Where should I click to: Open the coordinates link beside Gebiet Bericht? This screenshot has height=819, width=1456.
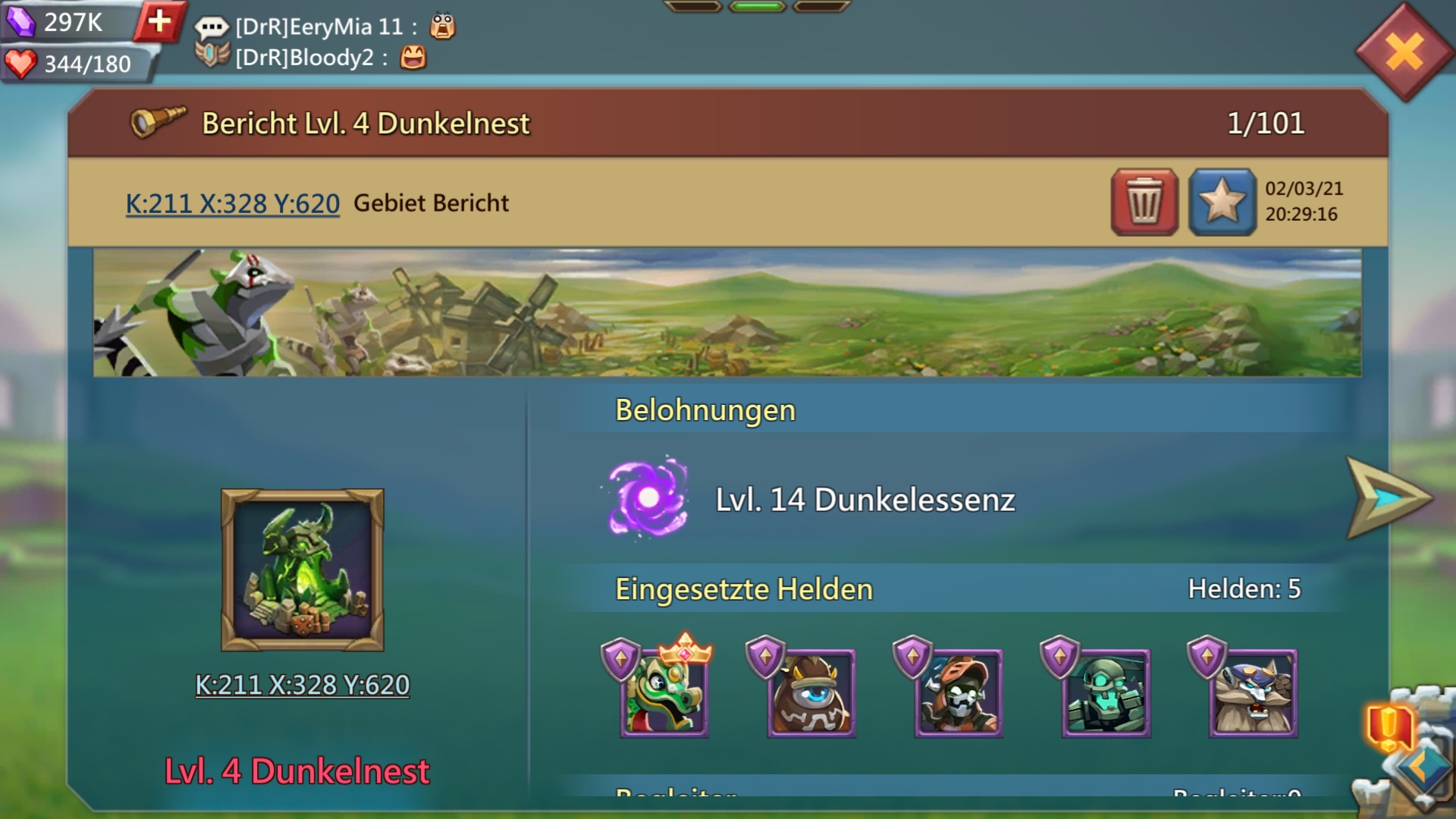pyautogui.click(x=232, y=203)
